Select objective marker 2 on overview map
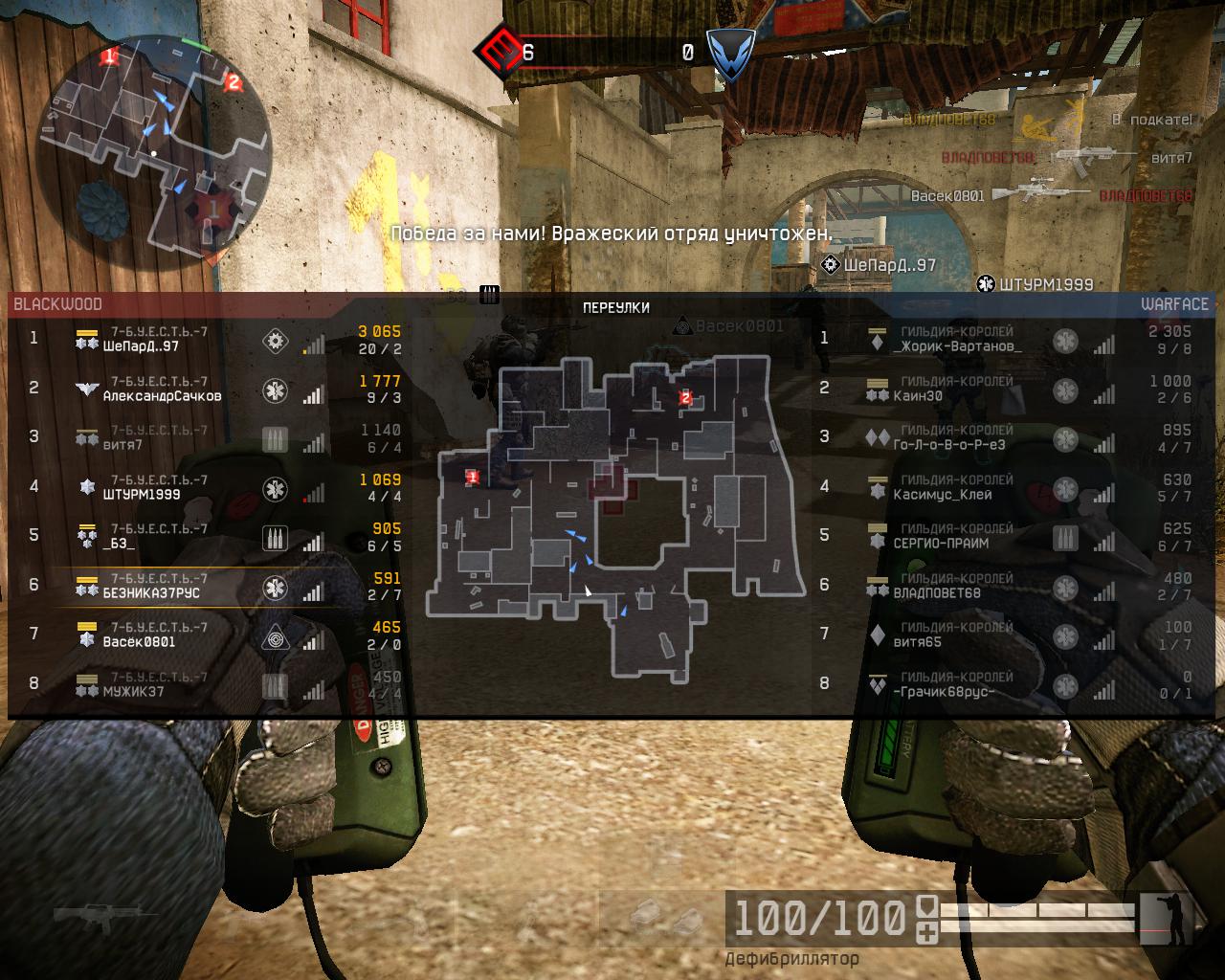This screenshot has width=1225, height=980. pos(685,397)
